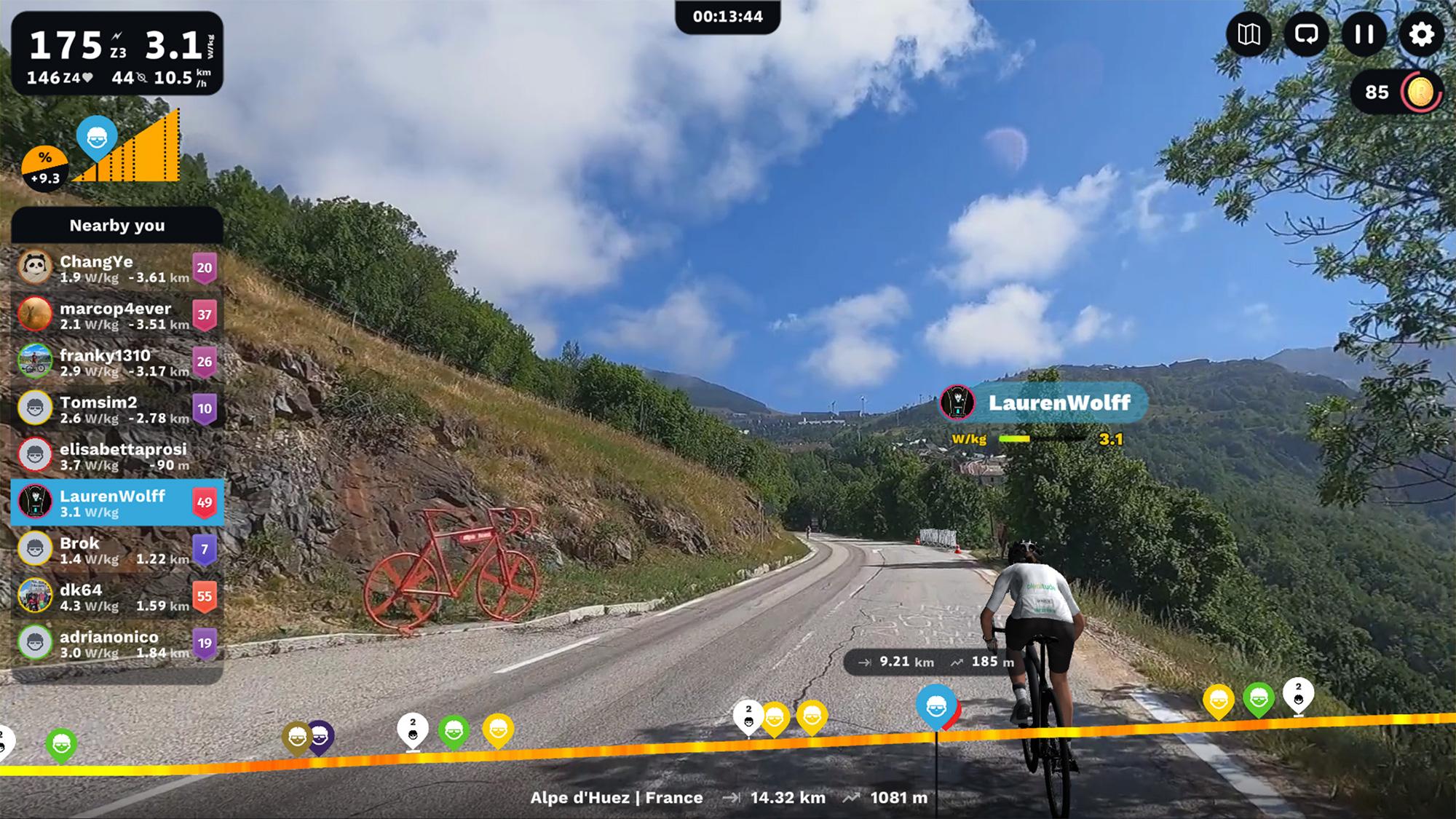
Task: Open the map view icon
Action: [x=1249, y=34]
